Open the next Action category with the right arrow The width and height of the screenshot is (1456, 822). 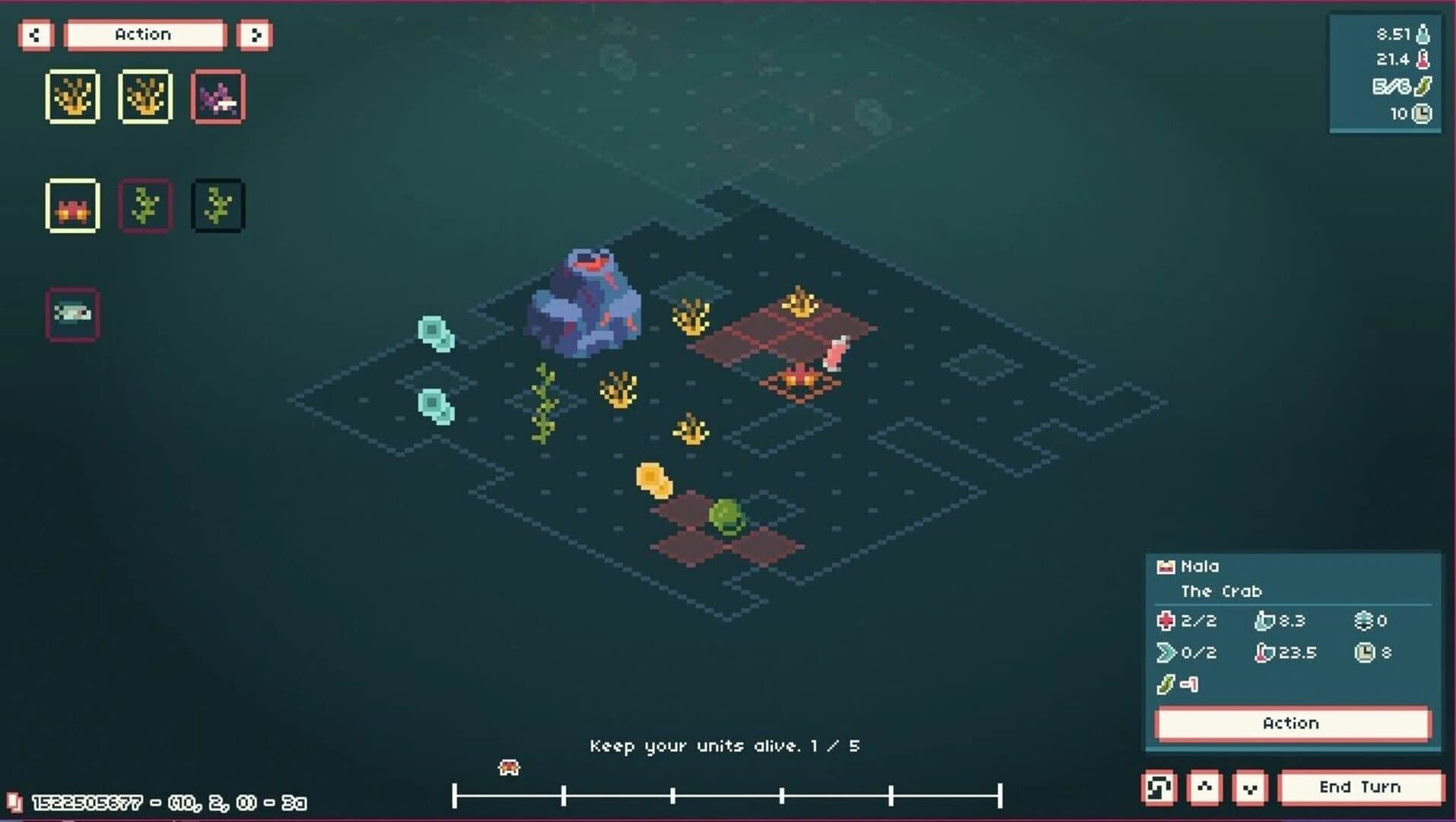coord(256,34)
